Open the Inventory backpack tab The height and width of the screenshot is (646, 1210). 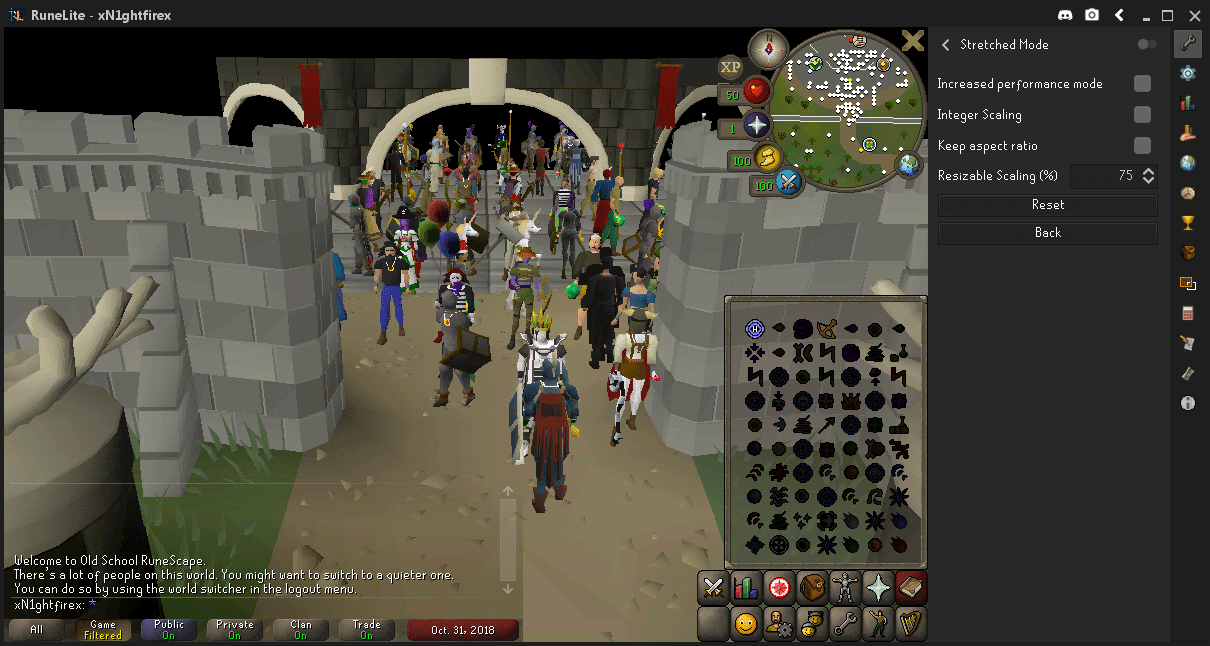coord(812,588)
